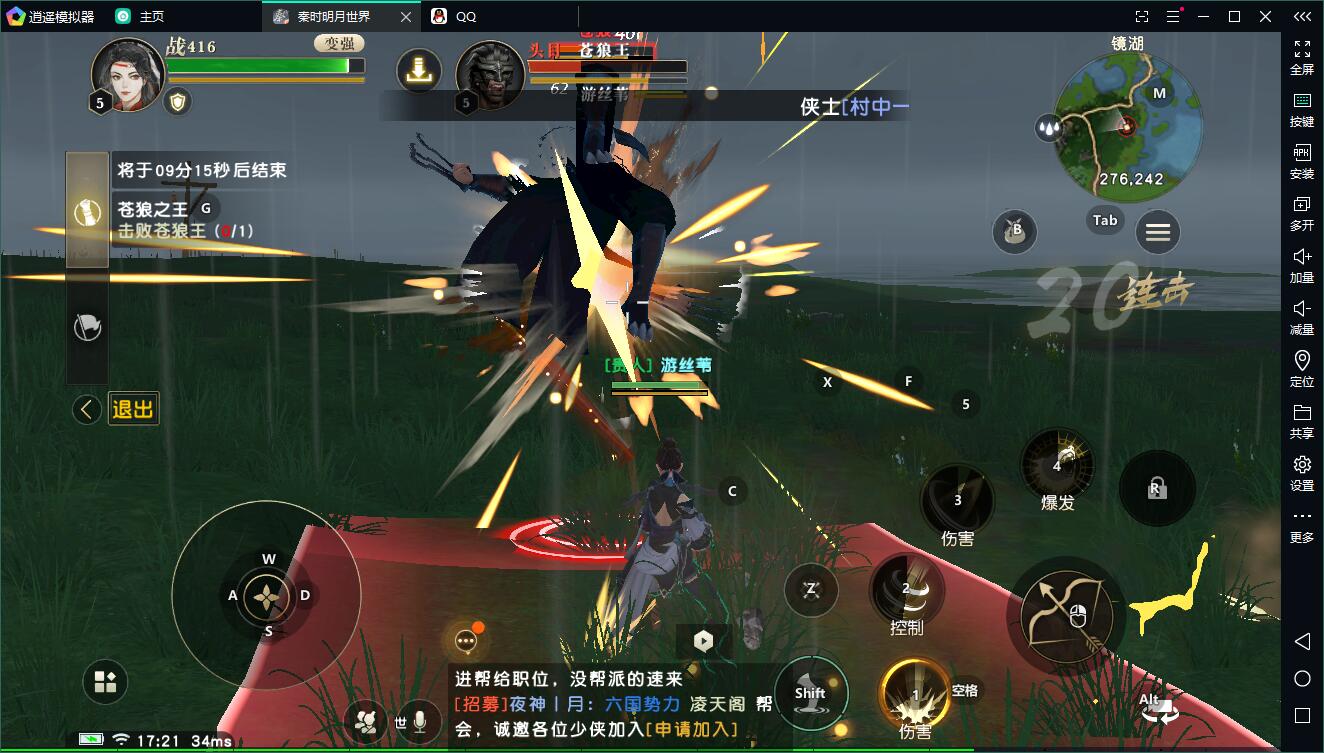This screenshot has width=1324, height=753.
Task: Tap the 变强 power-up button
Action: tap(339, 43)
